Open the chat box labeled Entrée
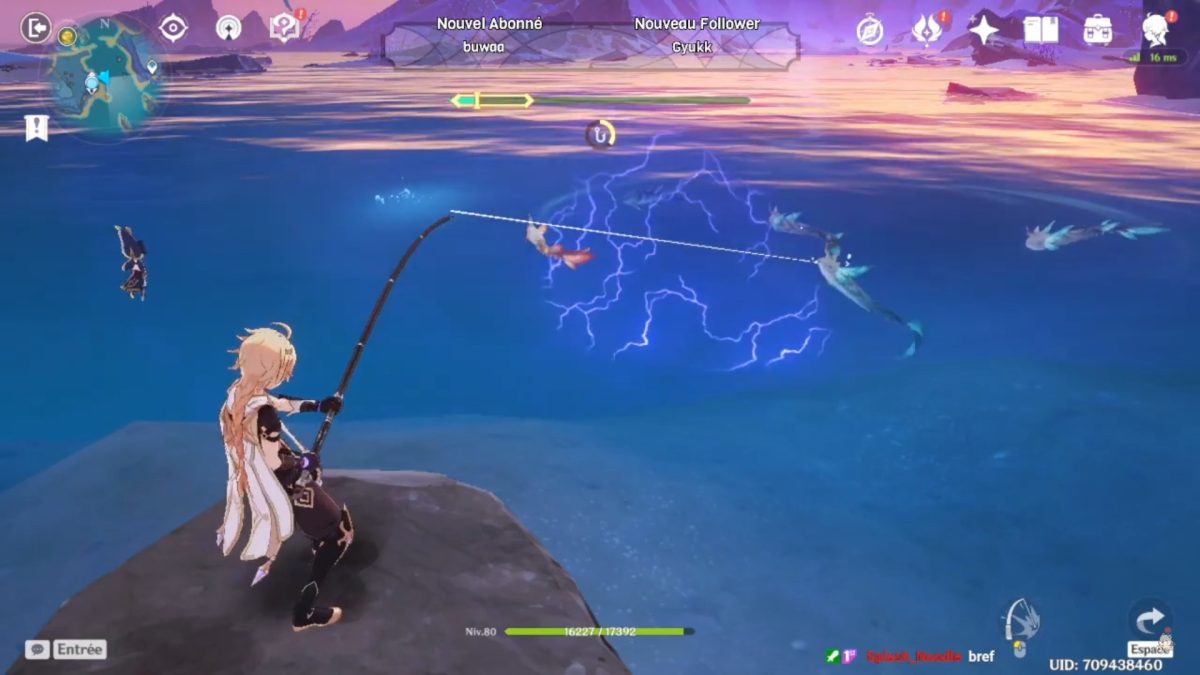 pyautogui.click(x=66, y=649)
